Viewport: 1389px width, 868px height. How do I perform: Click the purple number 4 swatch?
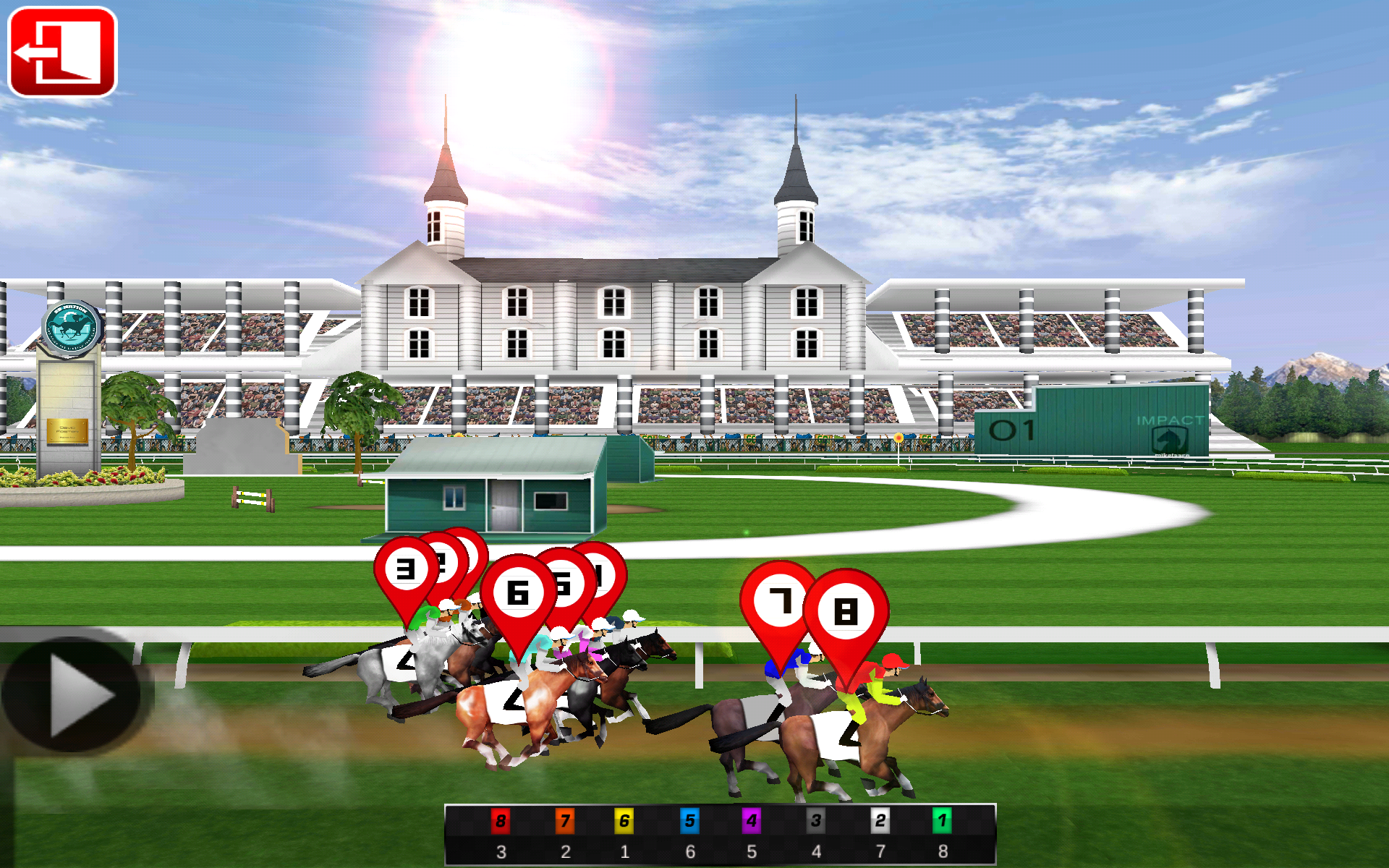click(751, 822)
